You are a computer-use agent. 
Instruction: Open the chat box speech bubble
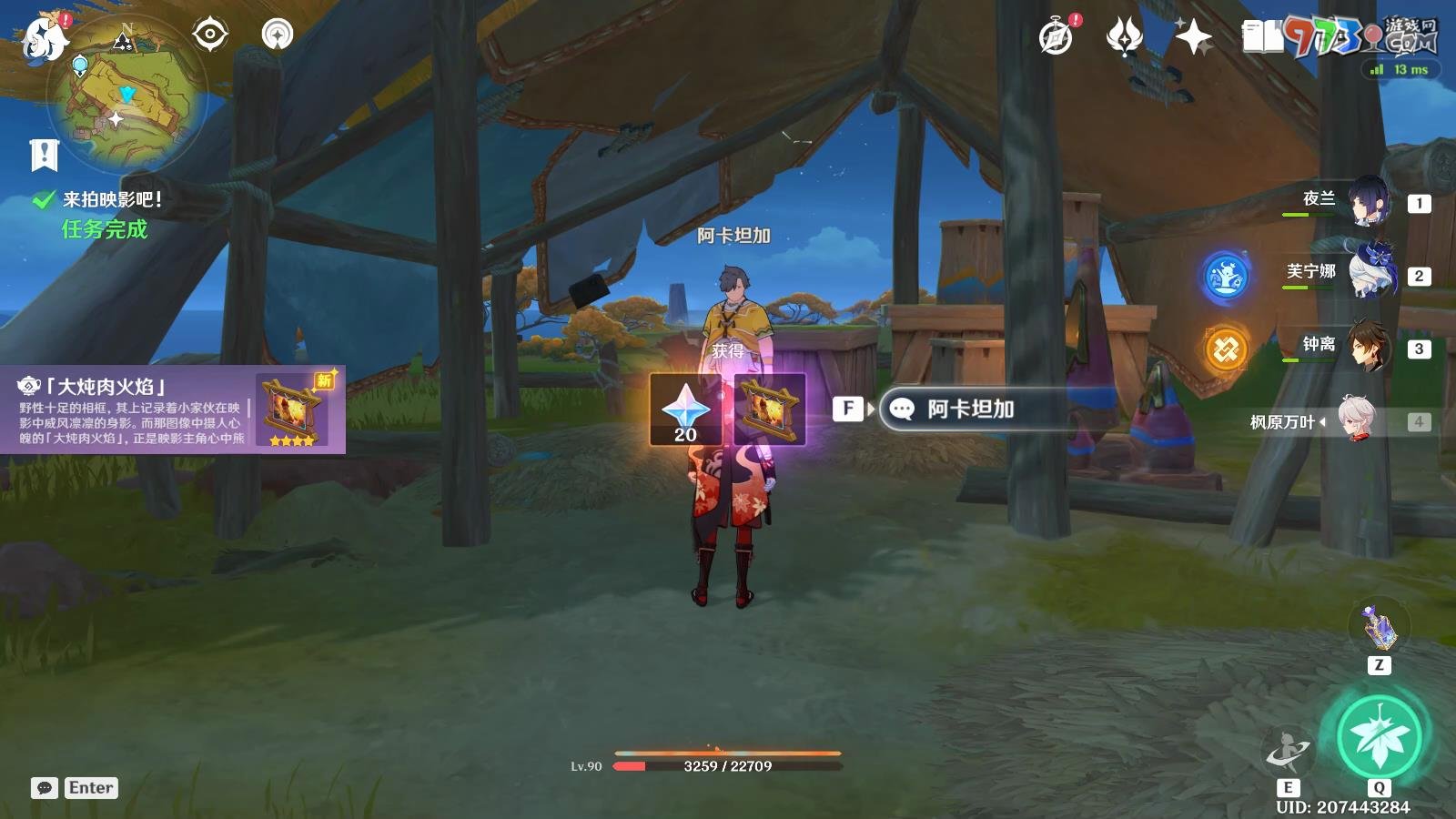[x=44, y=788]
